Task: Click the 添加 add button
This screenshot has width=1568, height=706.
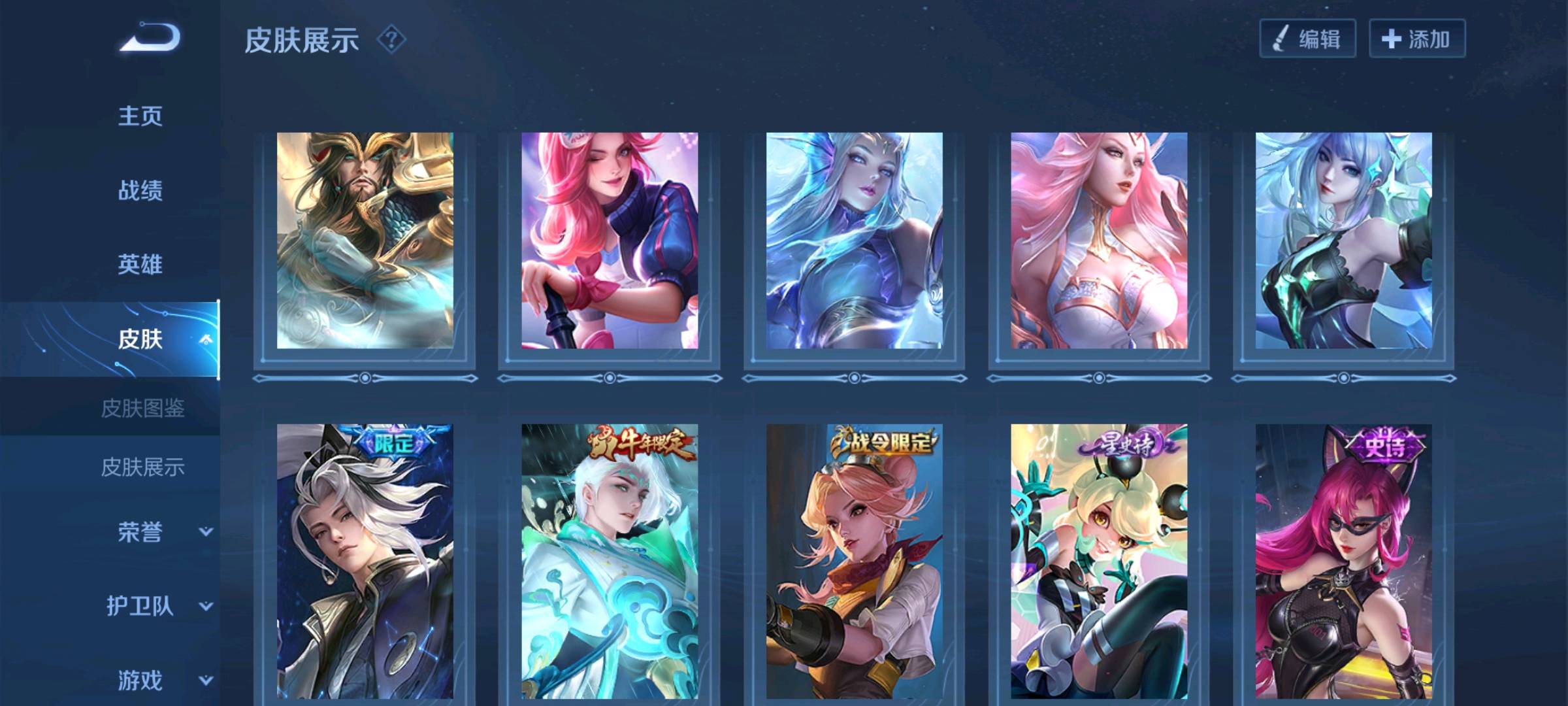Action: coord(1416,39)
